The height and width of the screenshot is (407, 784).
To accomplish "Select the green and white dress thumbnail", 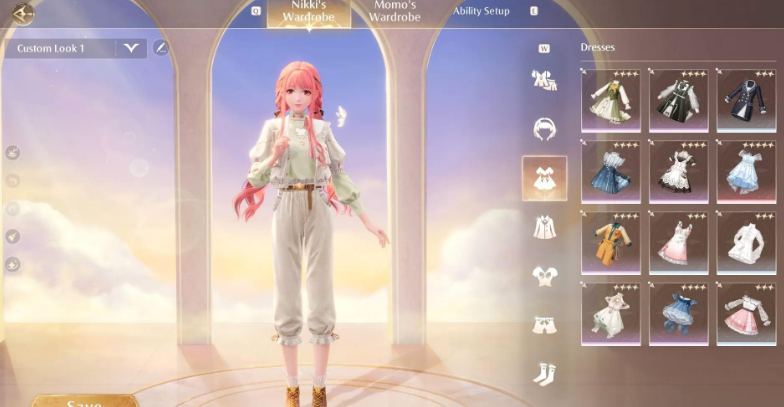I will [x=610, y=101].
